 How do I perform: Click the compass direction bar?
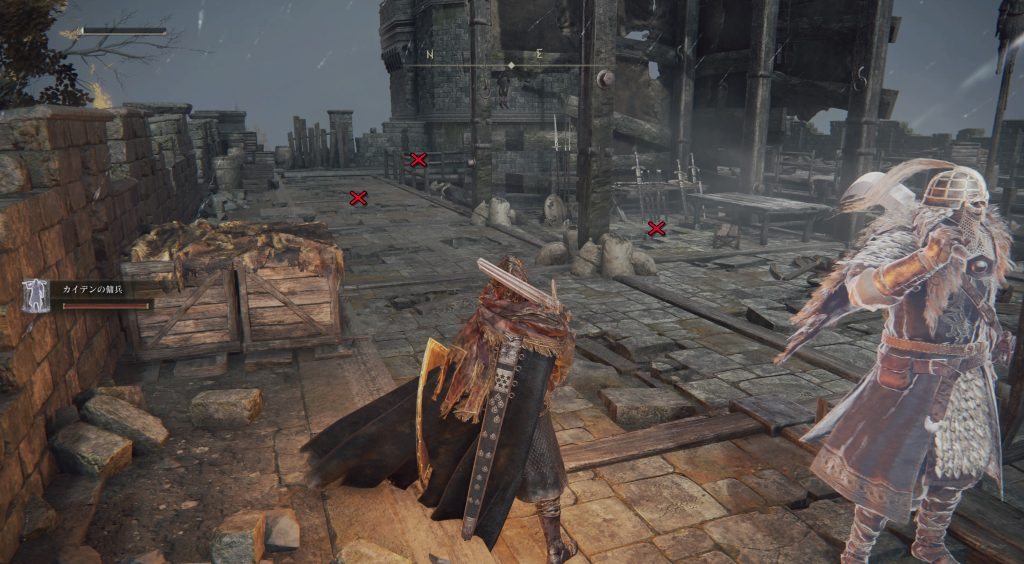511,63
